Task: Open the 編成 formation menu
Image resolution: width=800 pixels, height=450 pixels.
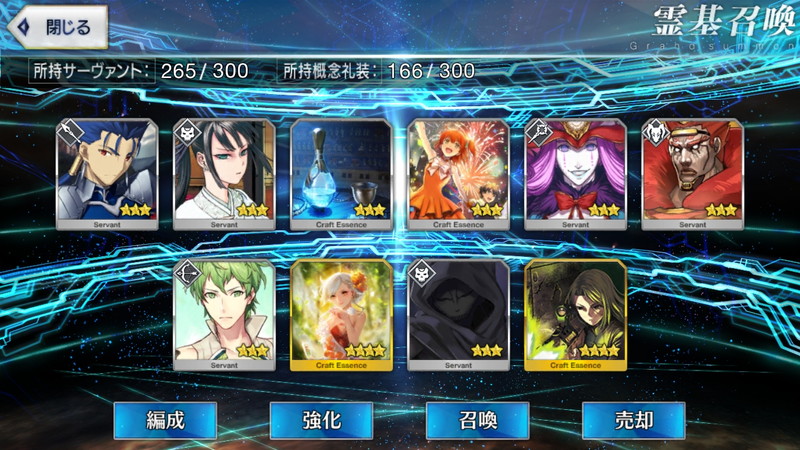Action: coord(164,420)
